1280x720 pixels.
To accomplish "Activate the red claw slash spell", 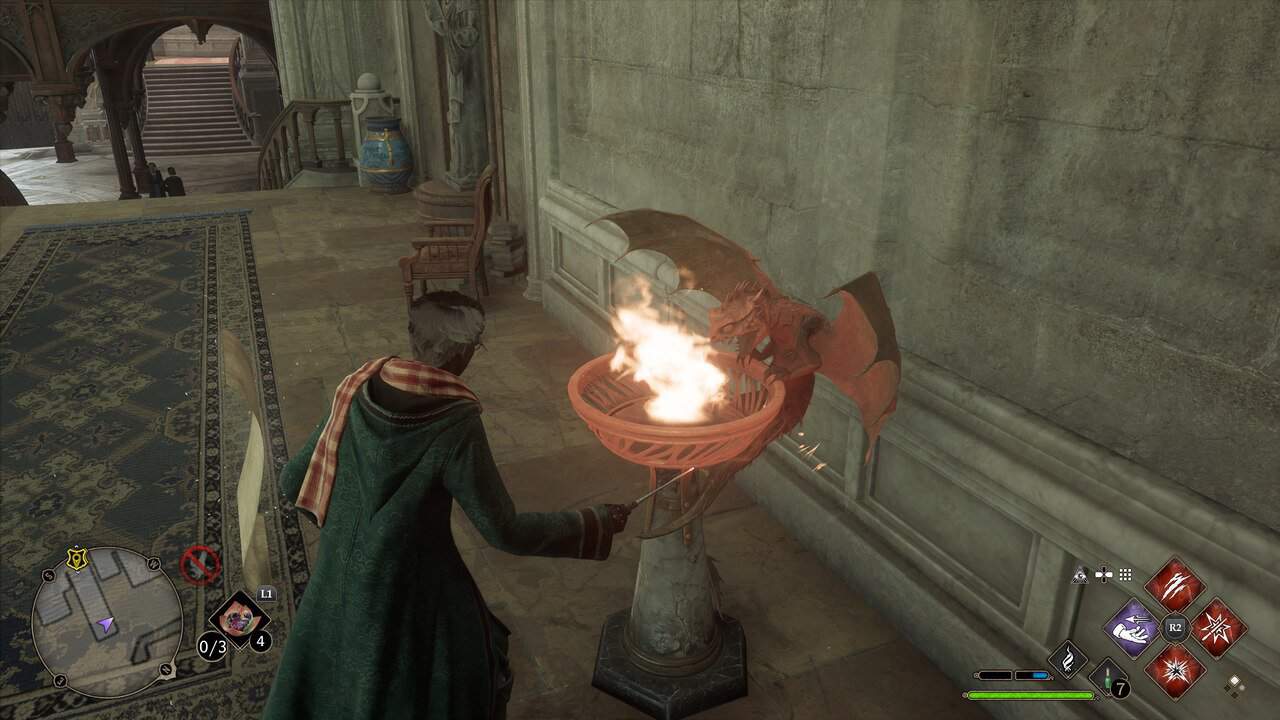I will pyautogui.click(x=1174, y=585).
